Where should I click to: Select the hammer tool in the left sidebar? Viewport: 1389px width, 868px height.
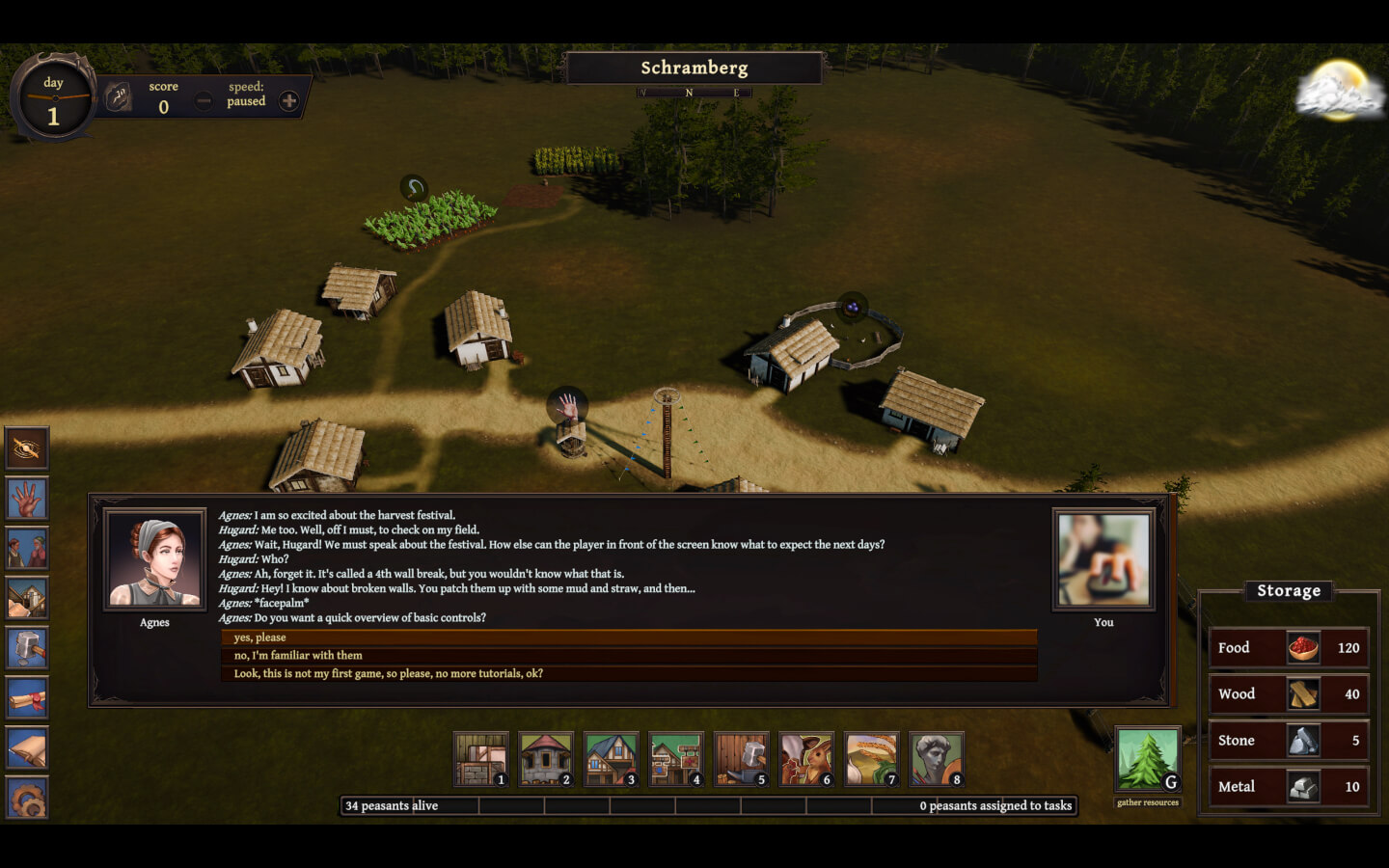(x=26, y=648)
